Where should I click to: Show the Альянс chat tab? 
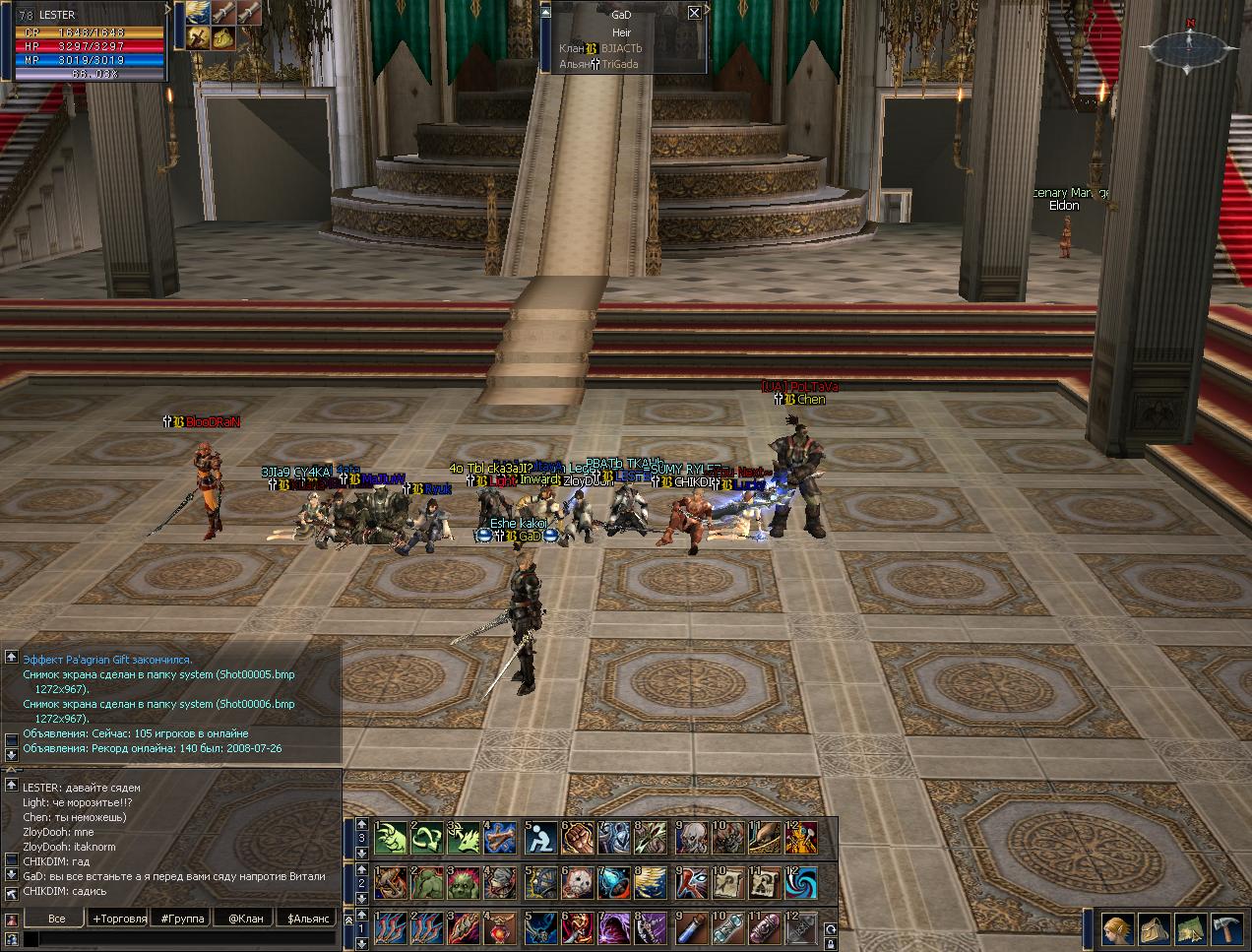307,919
